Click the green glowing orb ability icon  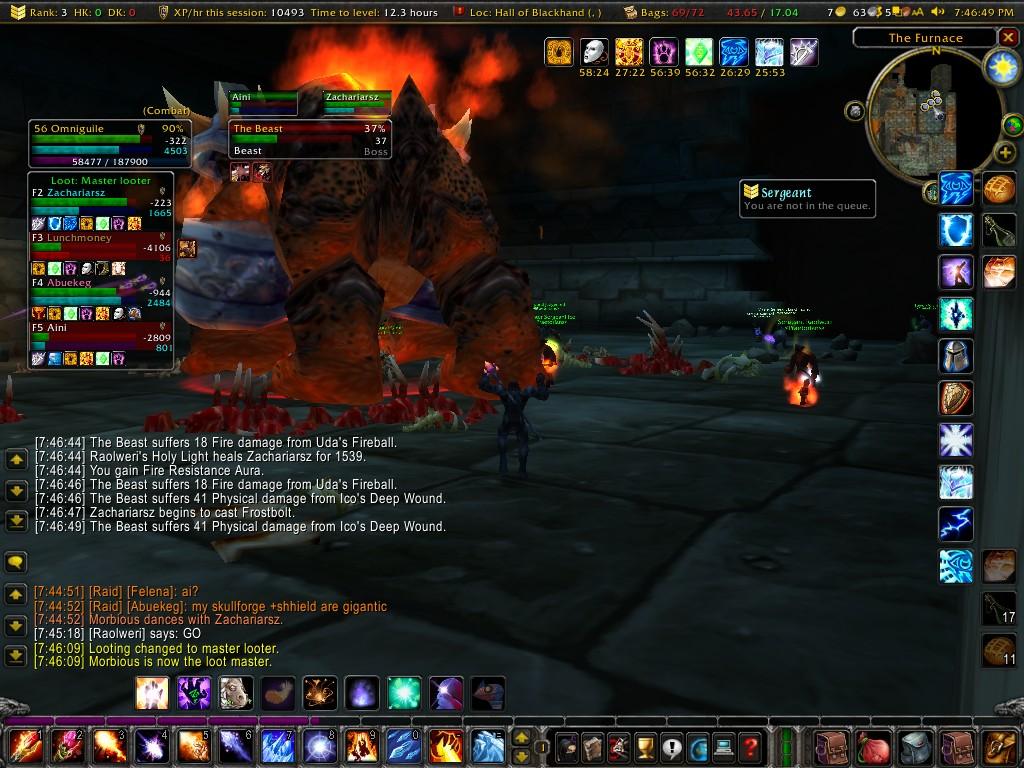click(404, 692)
